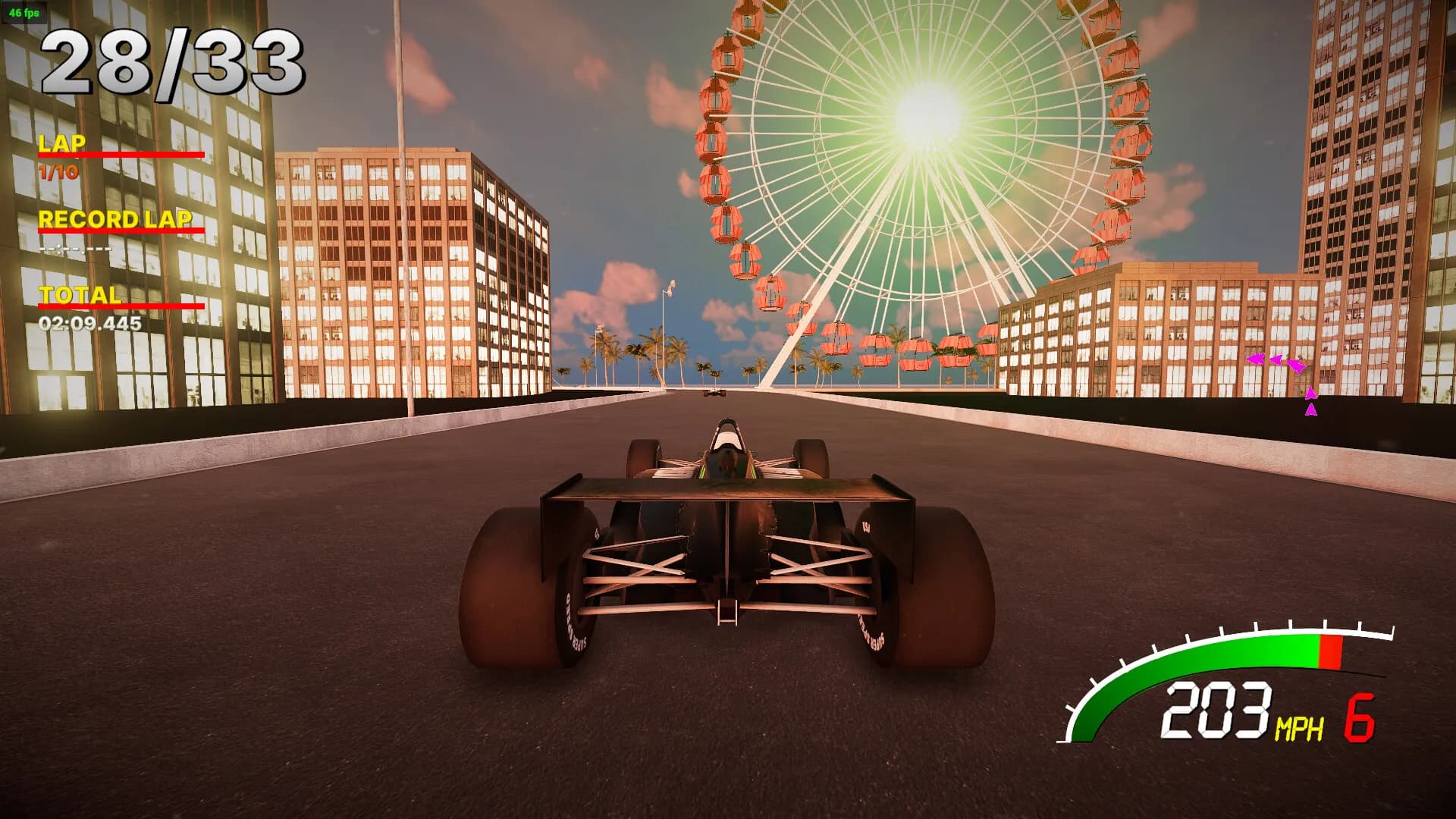Click the LAP label header
The height and width of the screenshot is (819, 1456).
[64, 143]
